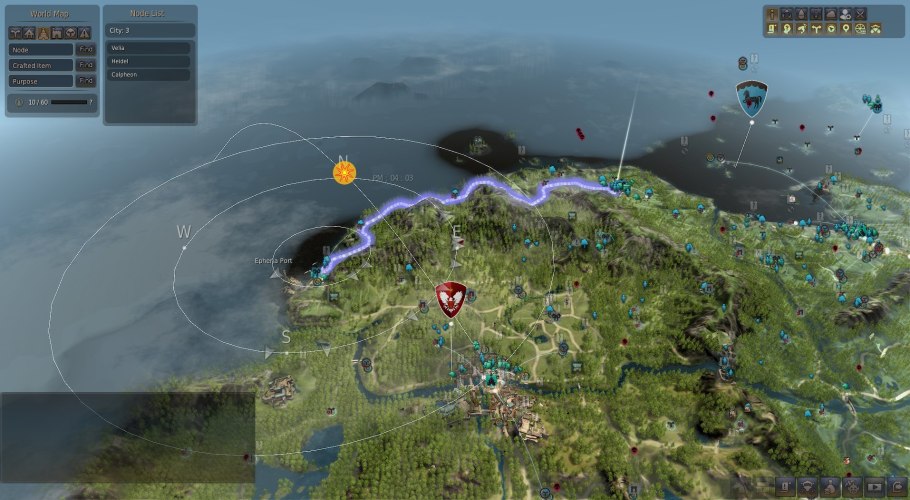910x500 pixels.
Task: Click the red winged shield map marker
Action: (451, 298)
